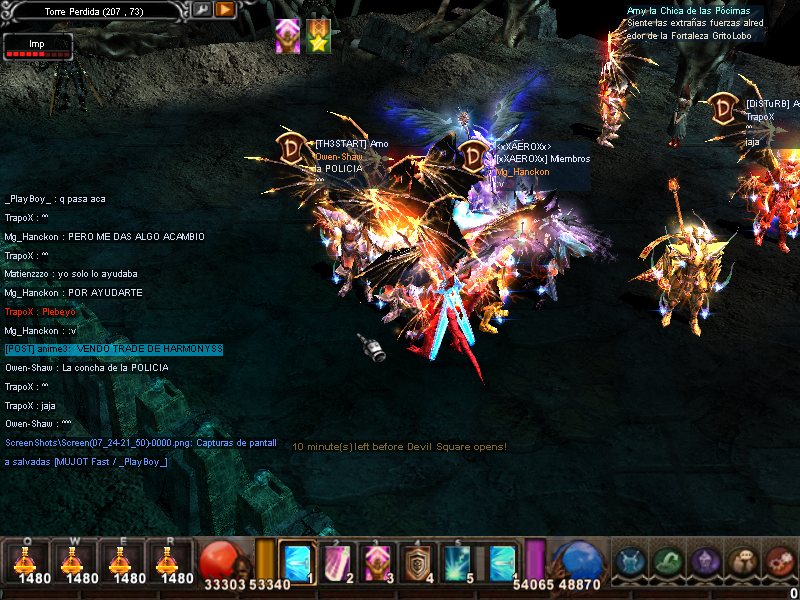Open the wrench settings button
This screenshot has width=800, height=600.
(x=202, y=9)
